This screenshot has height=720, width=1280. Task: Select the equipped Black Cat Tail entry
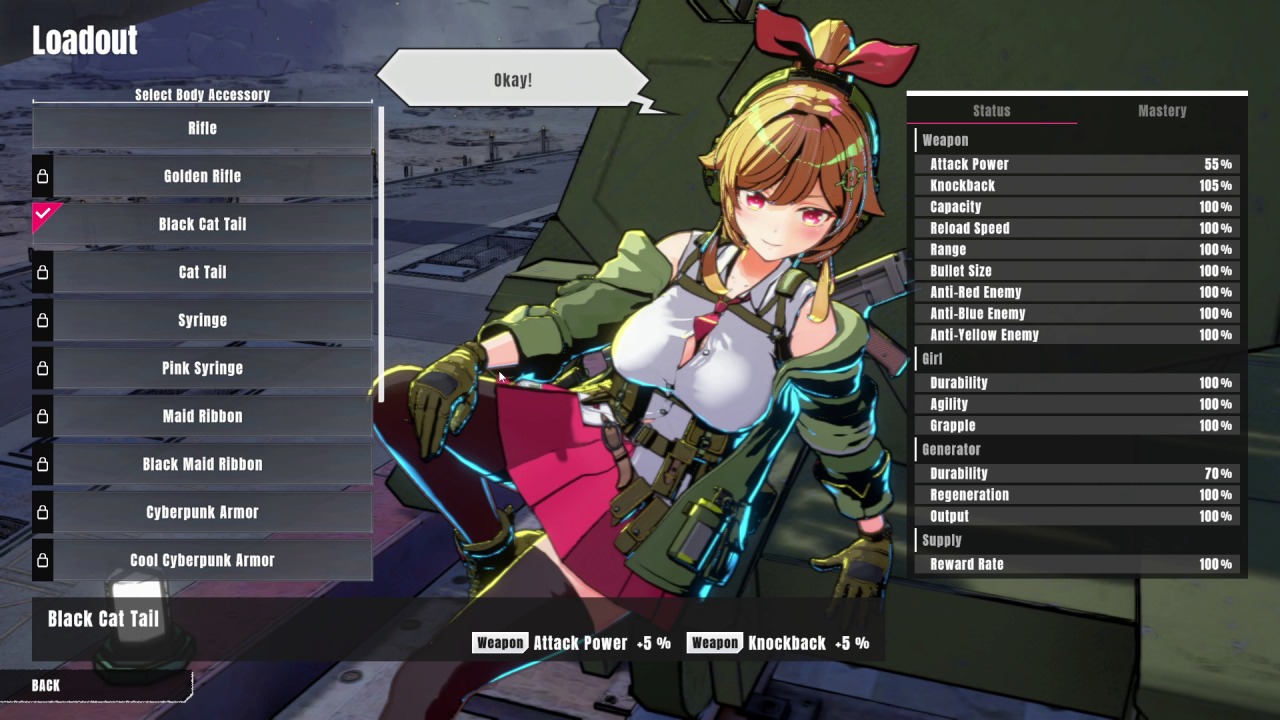[202, 224]
